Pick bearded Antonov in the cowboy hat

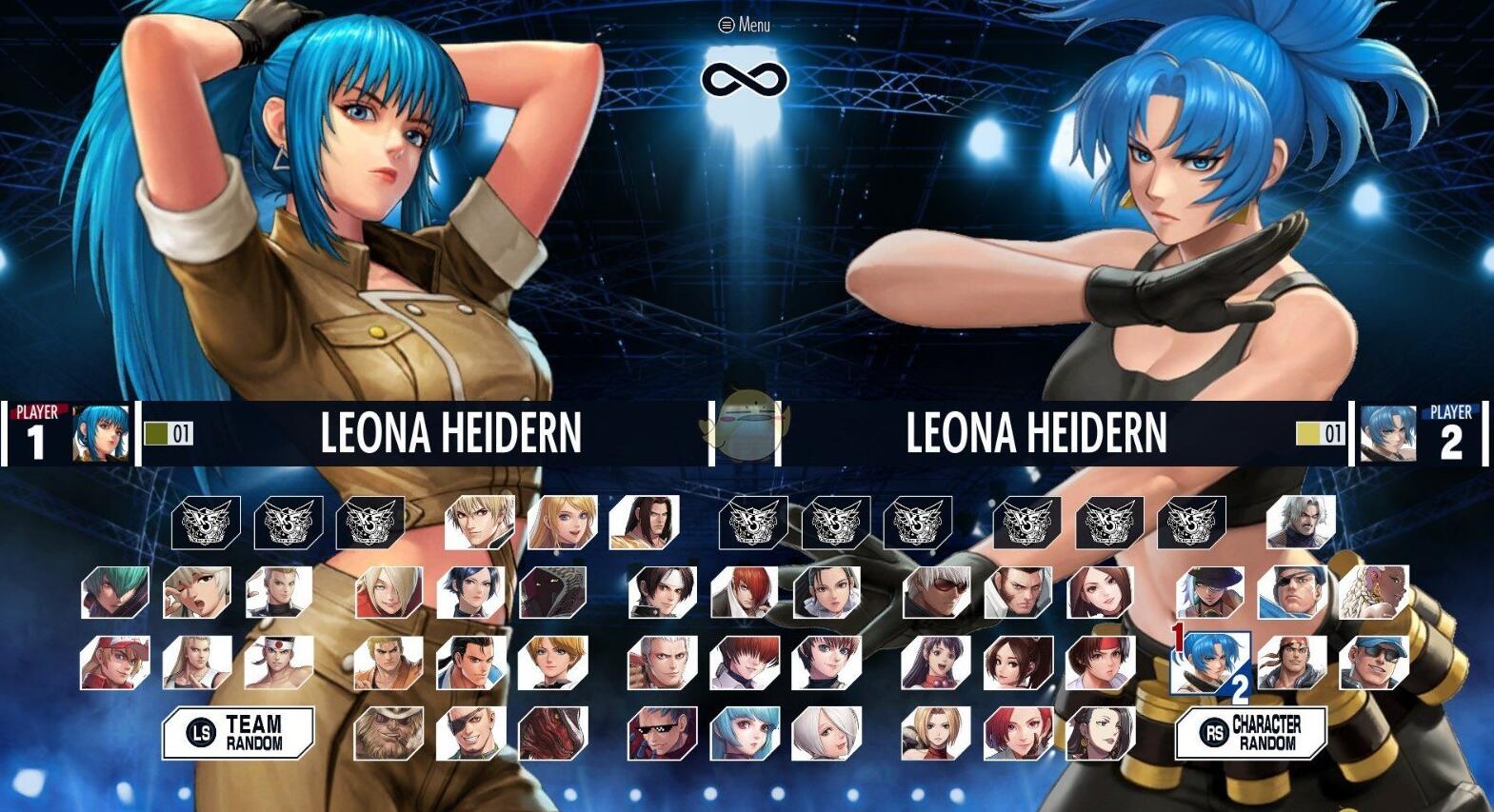pyautogui.click(x=388, y=734)
